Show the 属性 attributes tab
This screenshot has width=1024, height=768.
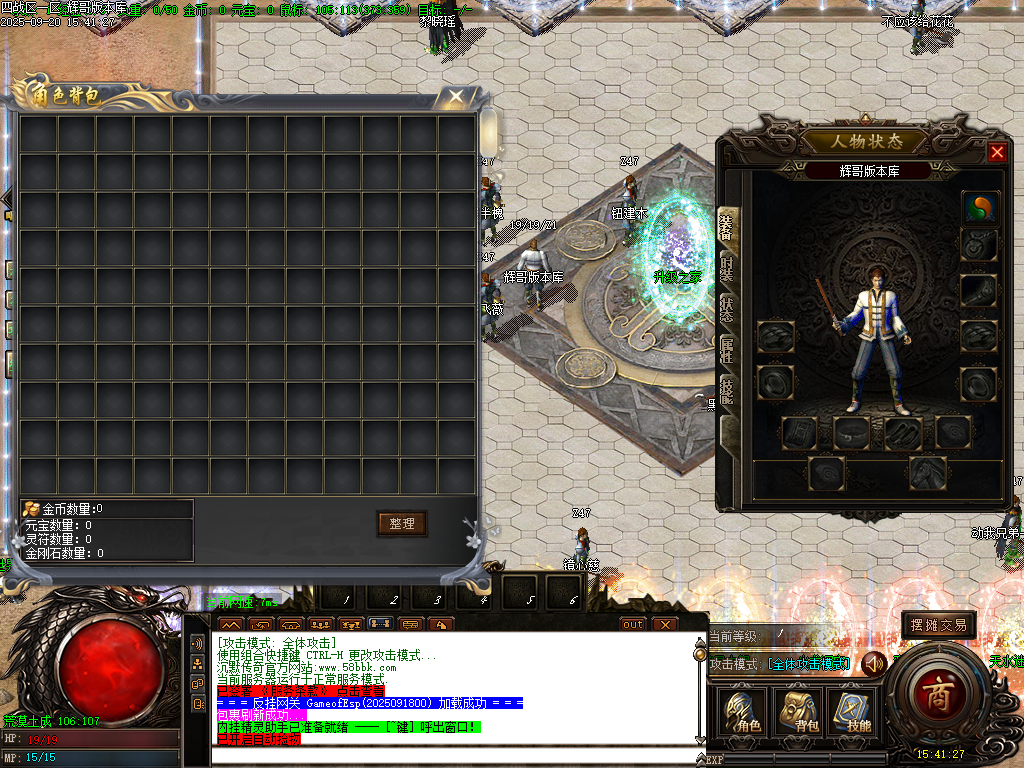[727, 348]
